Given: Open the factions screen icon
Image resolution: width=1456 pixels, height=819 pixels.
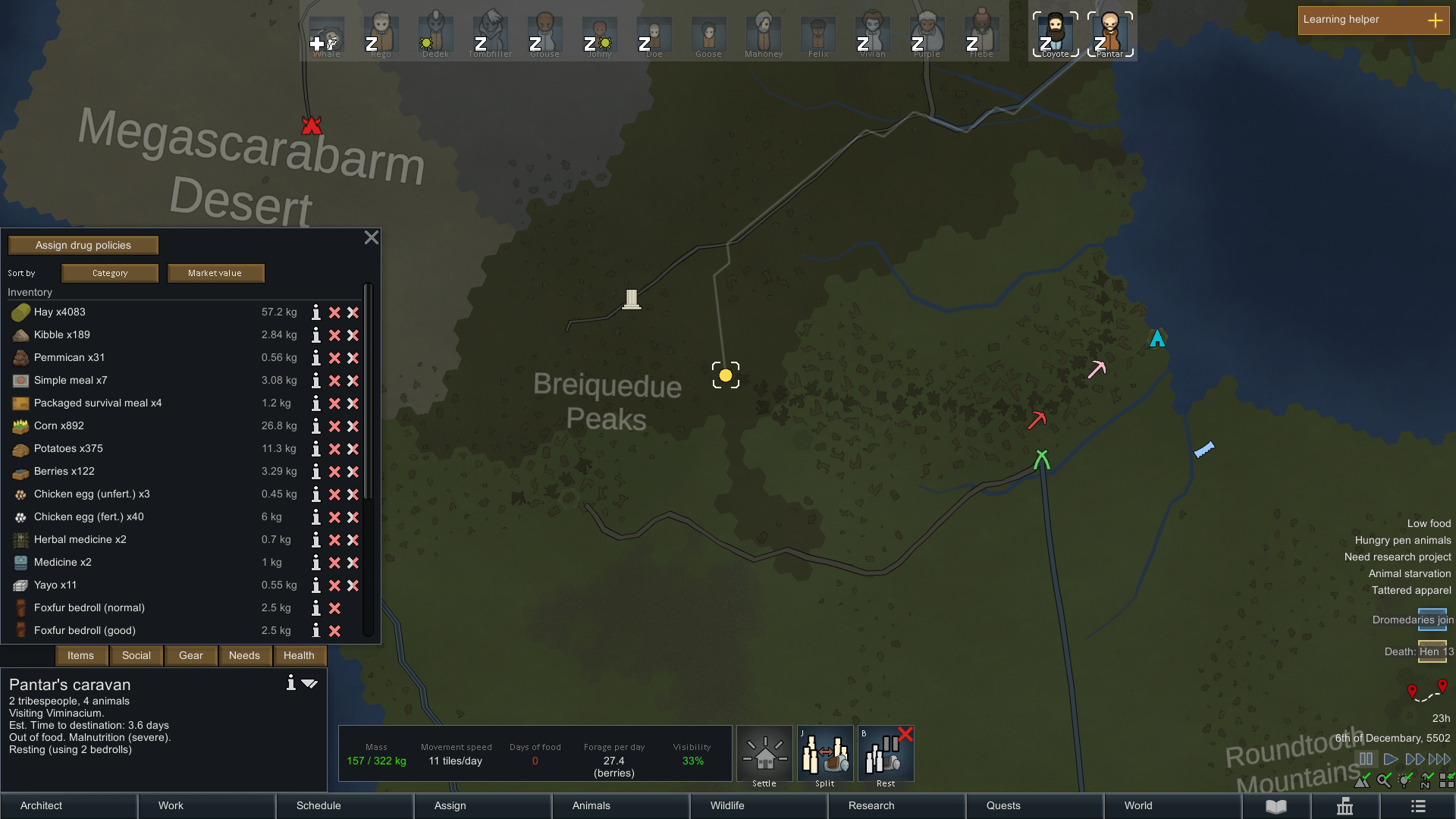Looking at the screenshot, I should click(x=1345, y=806).
